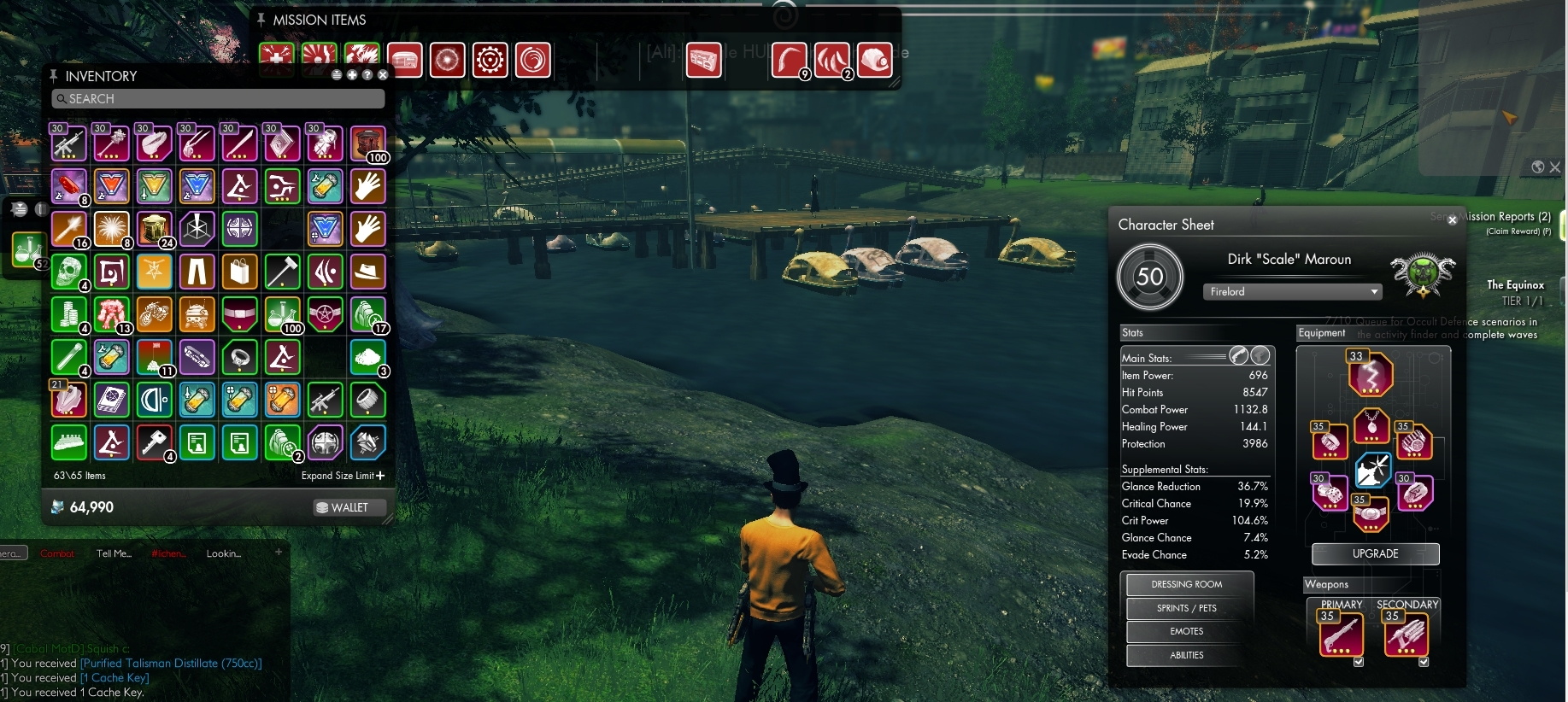Click the inventory search field

tap(218, 99)
